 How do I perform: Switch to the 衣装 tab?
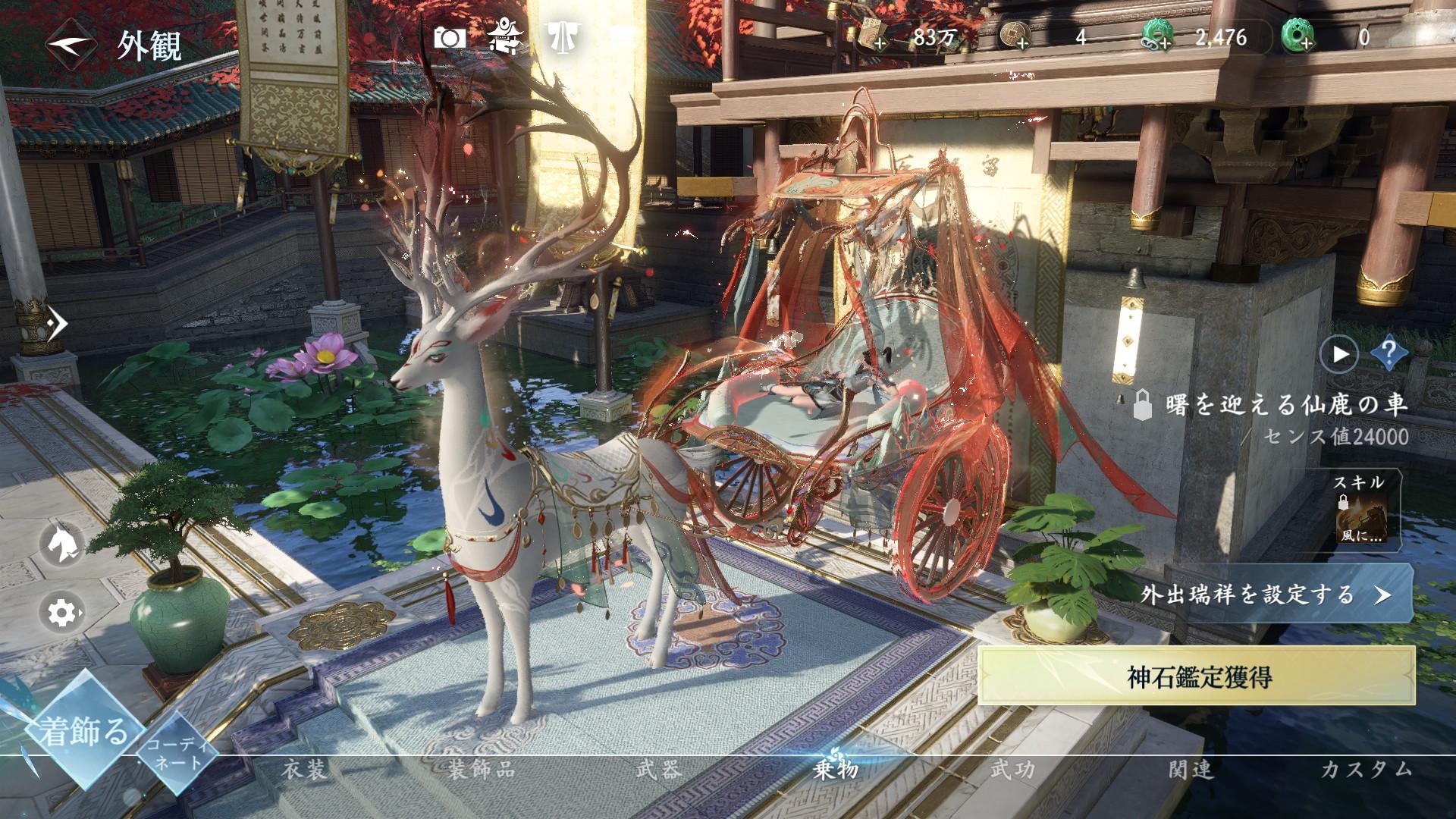[x=305, y=770]
